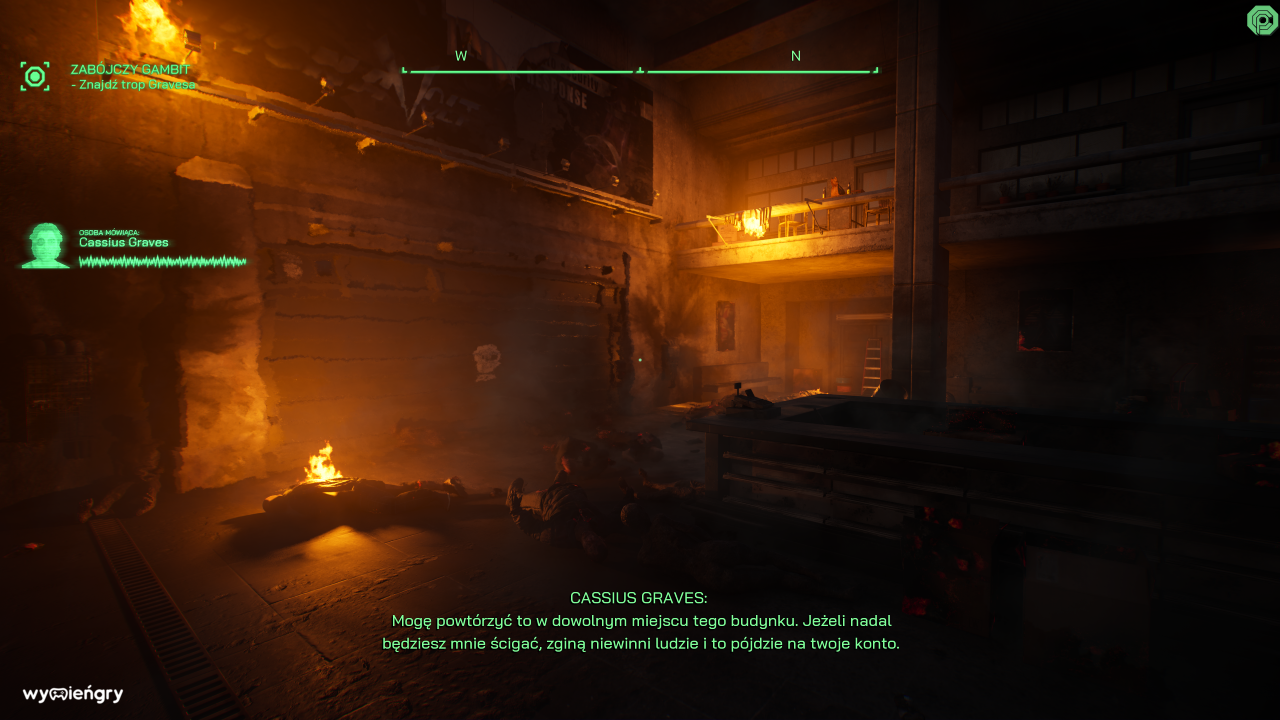Select the Zabójczy Gambit objective tracker

tap(132, 77)
